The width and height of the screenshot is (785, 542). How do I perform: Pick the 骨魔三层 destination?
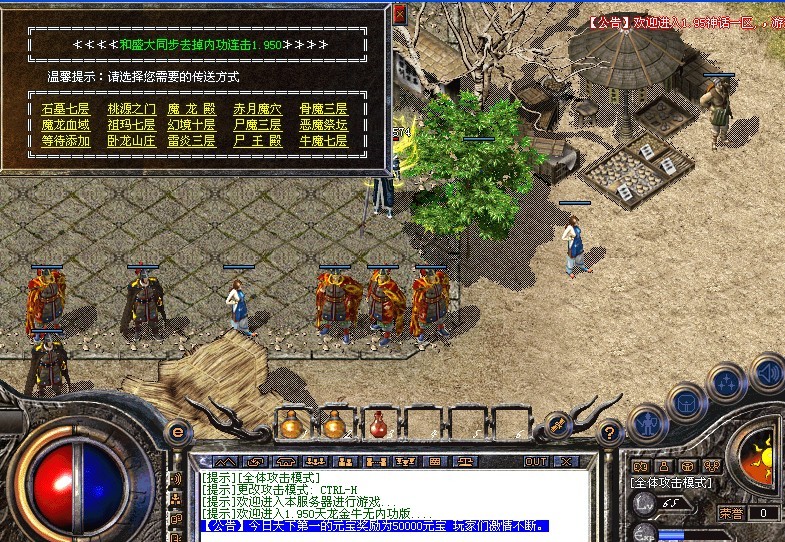pyautogui.click(x=323, y=108)
